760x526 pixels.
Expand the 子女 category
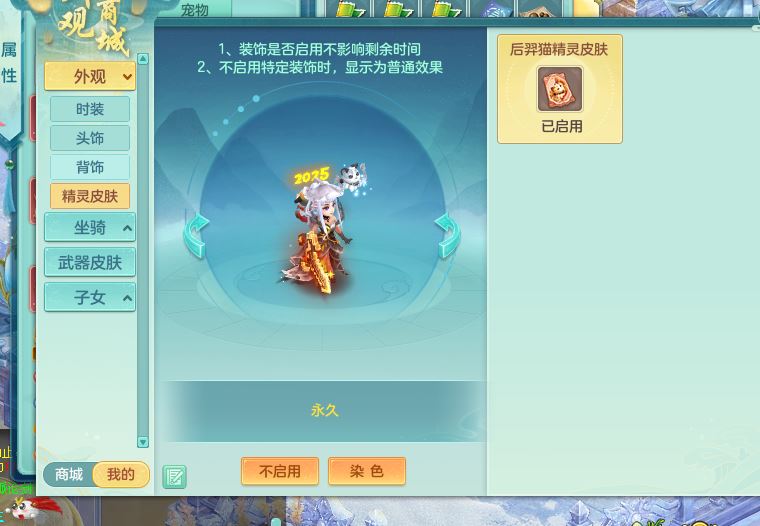coord(90,297)
